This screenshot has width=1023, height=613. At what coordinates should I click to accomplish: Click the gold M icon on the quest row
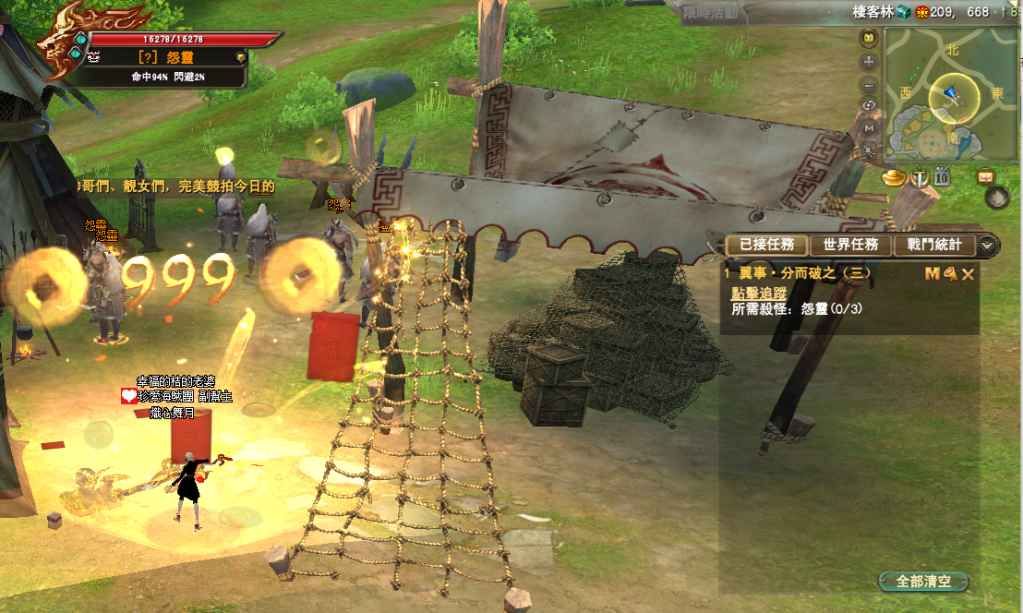(x=932, y=273)
